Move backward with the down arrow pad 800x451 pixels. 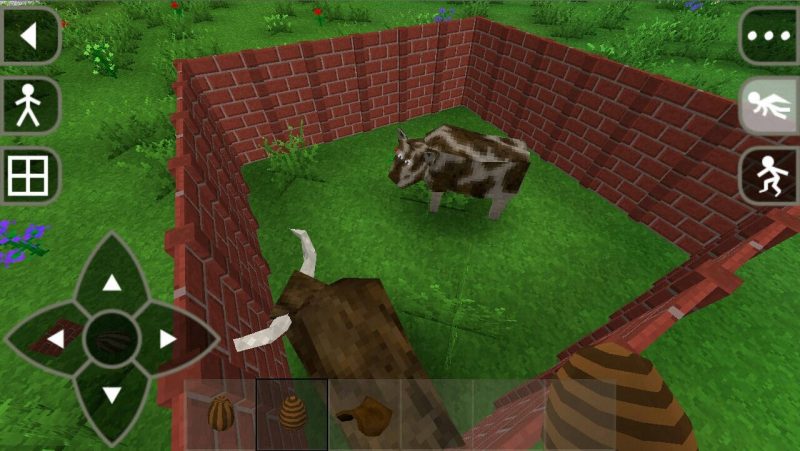112,394
